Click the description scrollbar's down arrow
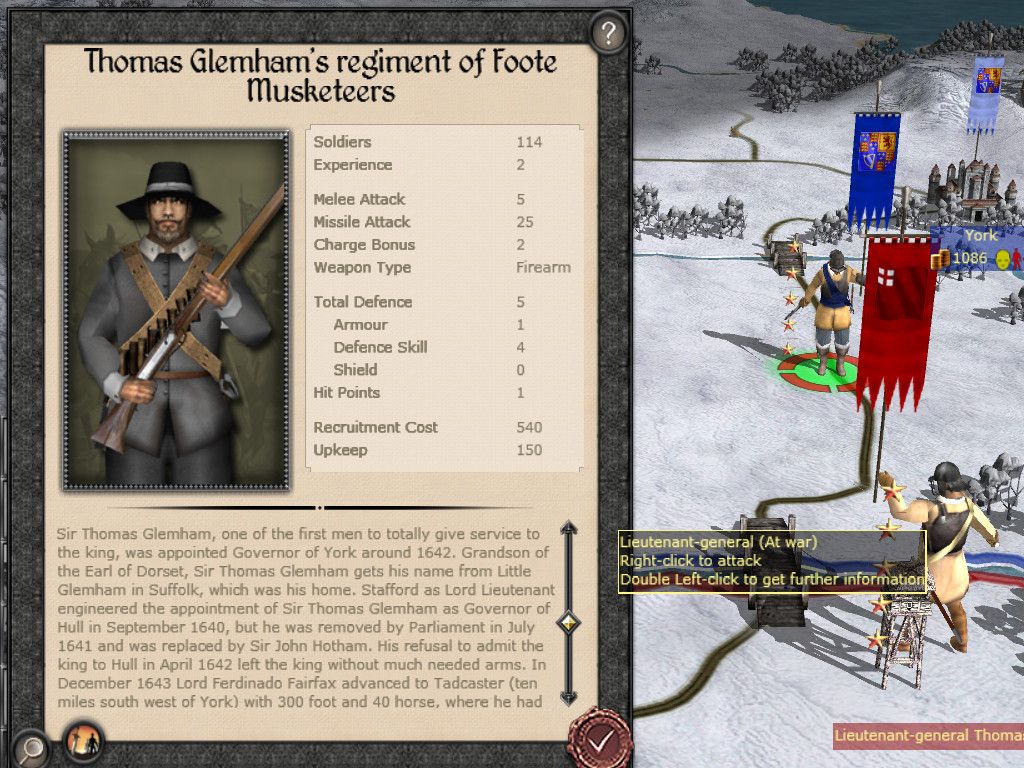The width and height of the screenshot is (1024, 768). click(x=569, y=697)
